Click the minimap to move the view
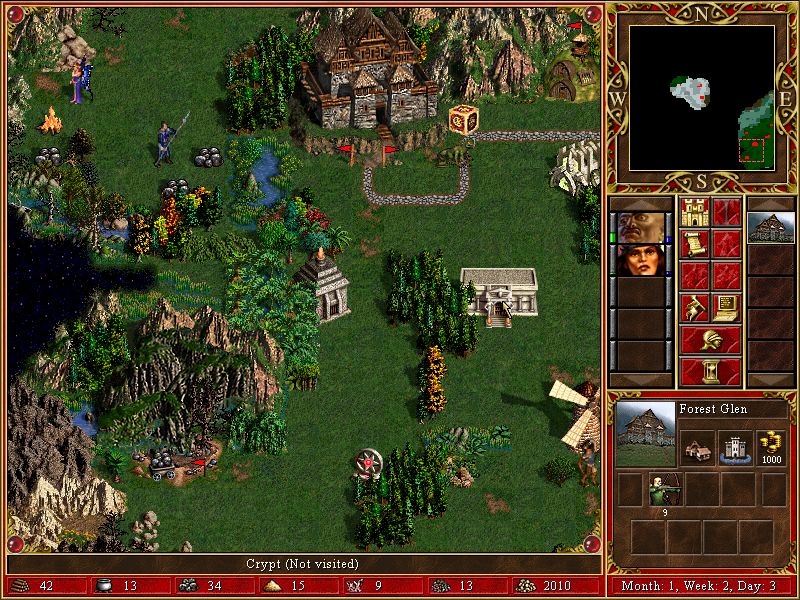 coord(701,100)
